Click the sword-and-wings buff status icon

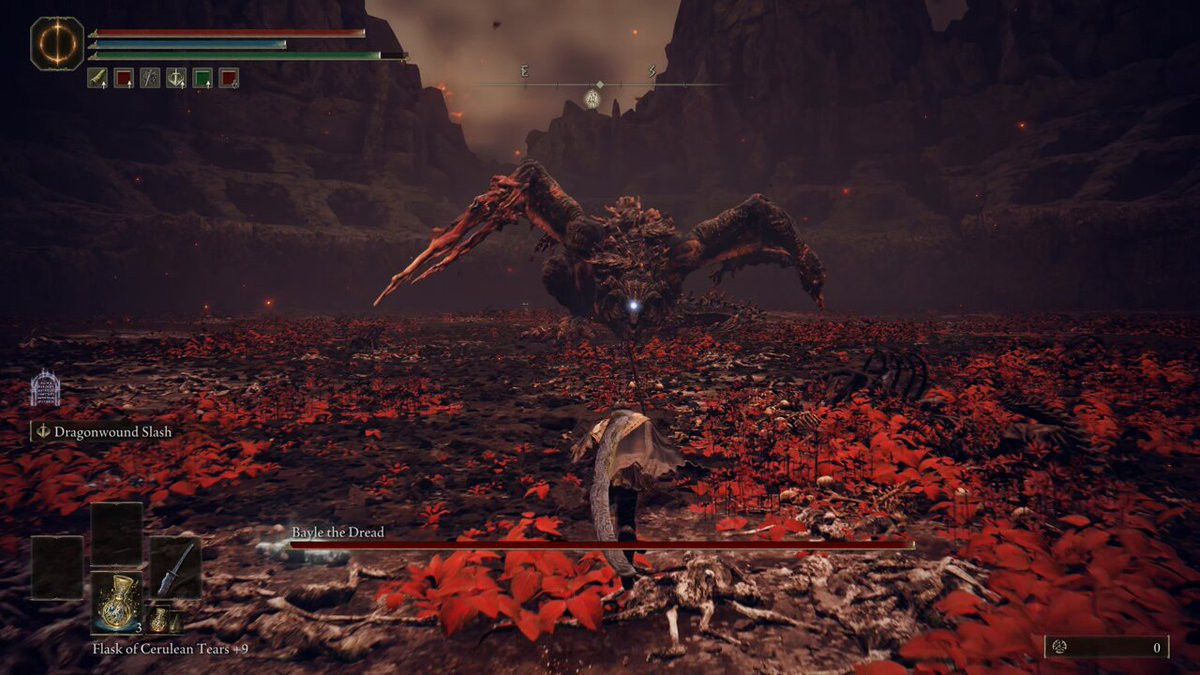pos(176,78)
